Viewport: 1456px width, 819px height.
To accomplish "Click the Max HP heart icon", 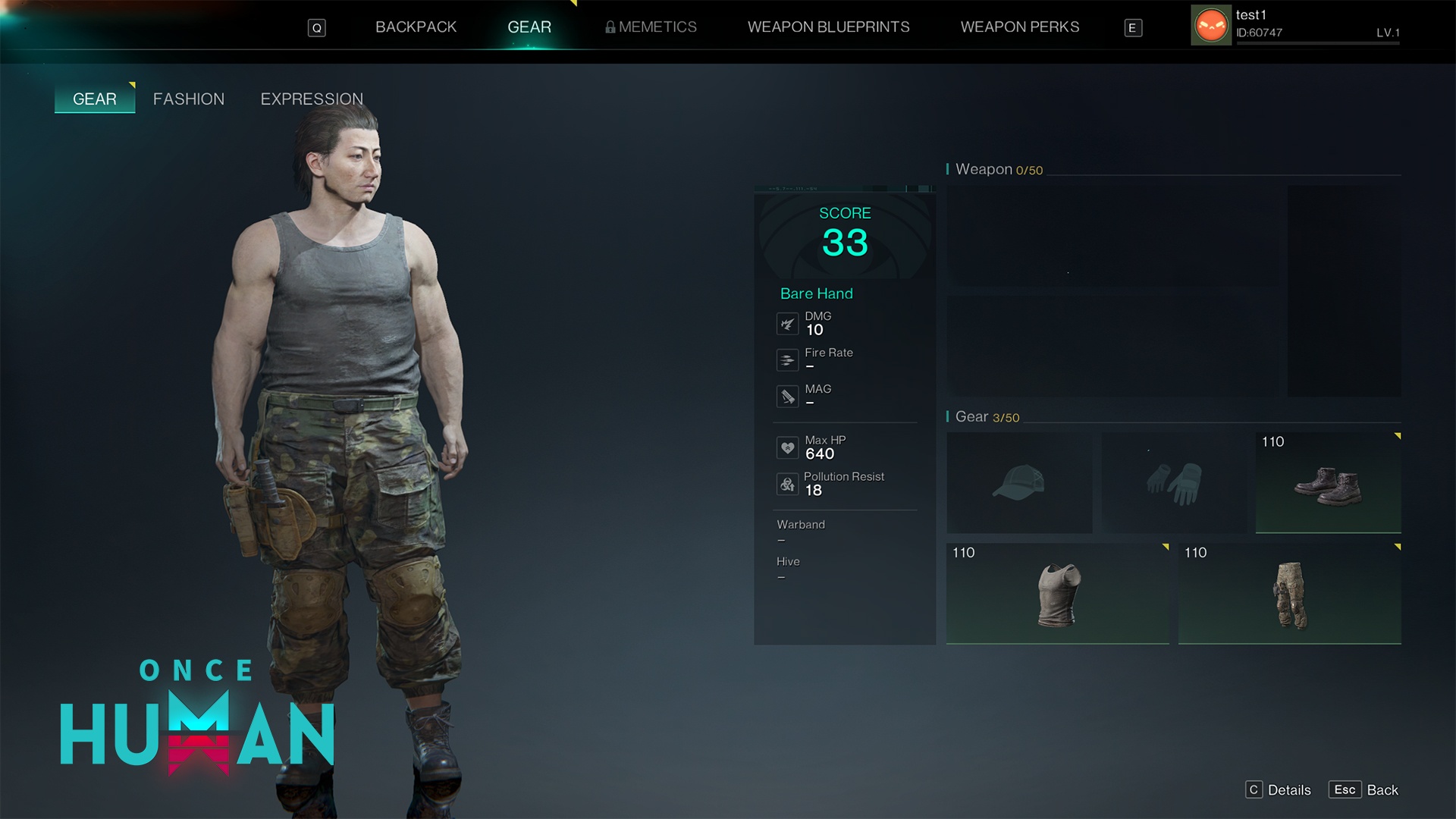I will click(787, 447).
